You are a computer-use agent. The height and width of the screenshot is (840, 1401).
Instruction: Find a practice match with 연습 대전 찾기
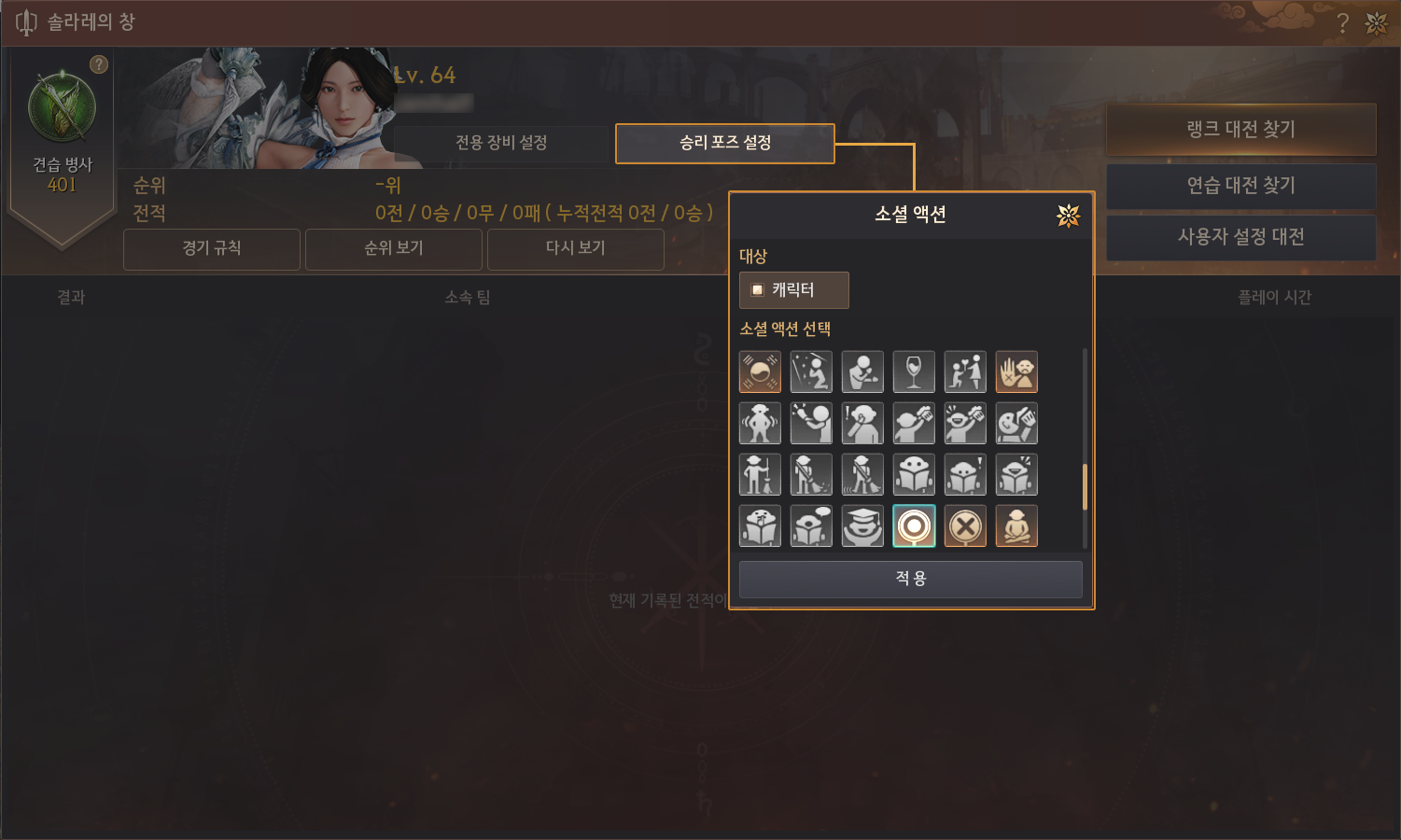(1240, 186)
